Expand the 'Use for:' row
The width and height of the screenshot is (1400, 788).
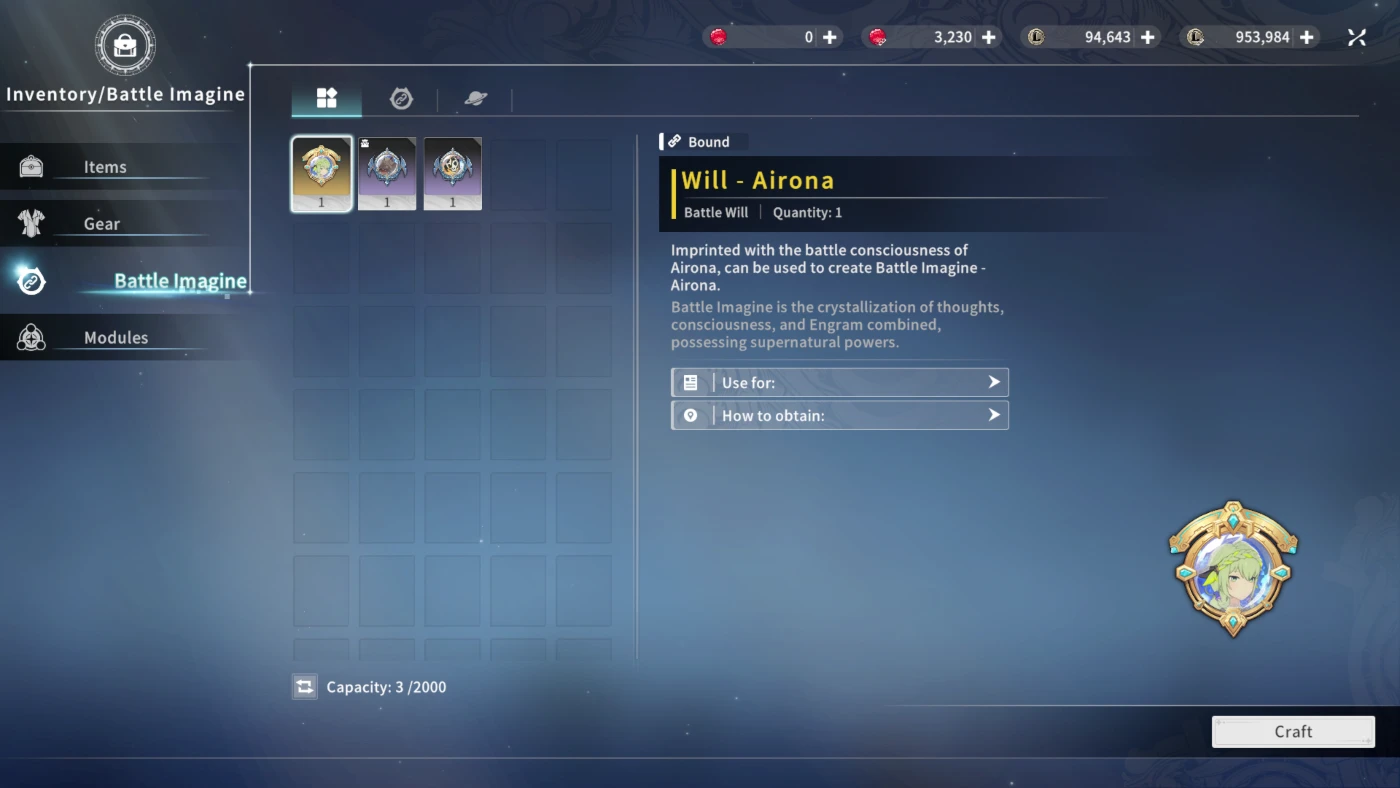(x=839, y=383)
